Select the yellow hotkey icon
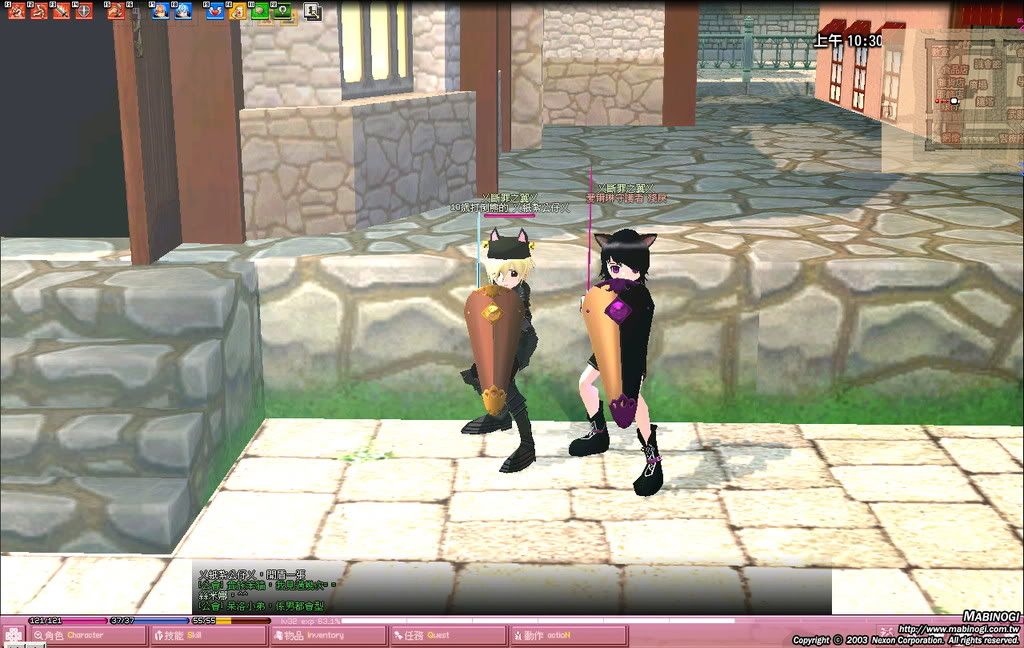 [x=237, y=11]
